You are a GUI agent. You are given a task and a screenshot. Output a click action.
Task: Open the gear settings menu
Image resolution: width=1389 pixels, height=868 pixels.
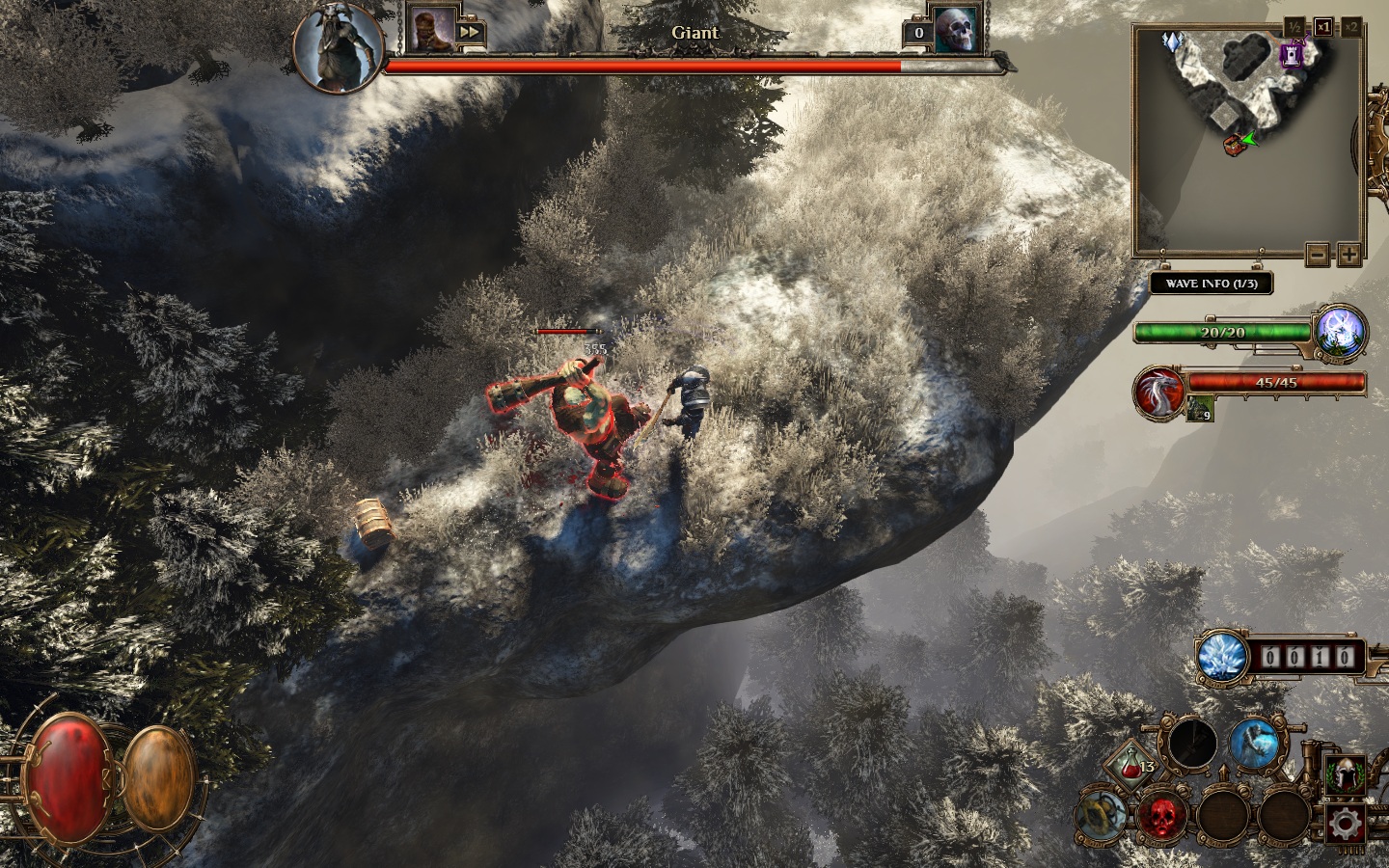point(1344,824)
